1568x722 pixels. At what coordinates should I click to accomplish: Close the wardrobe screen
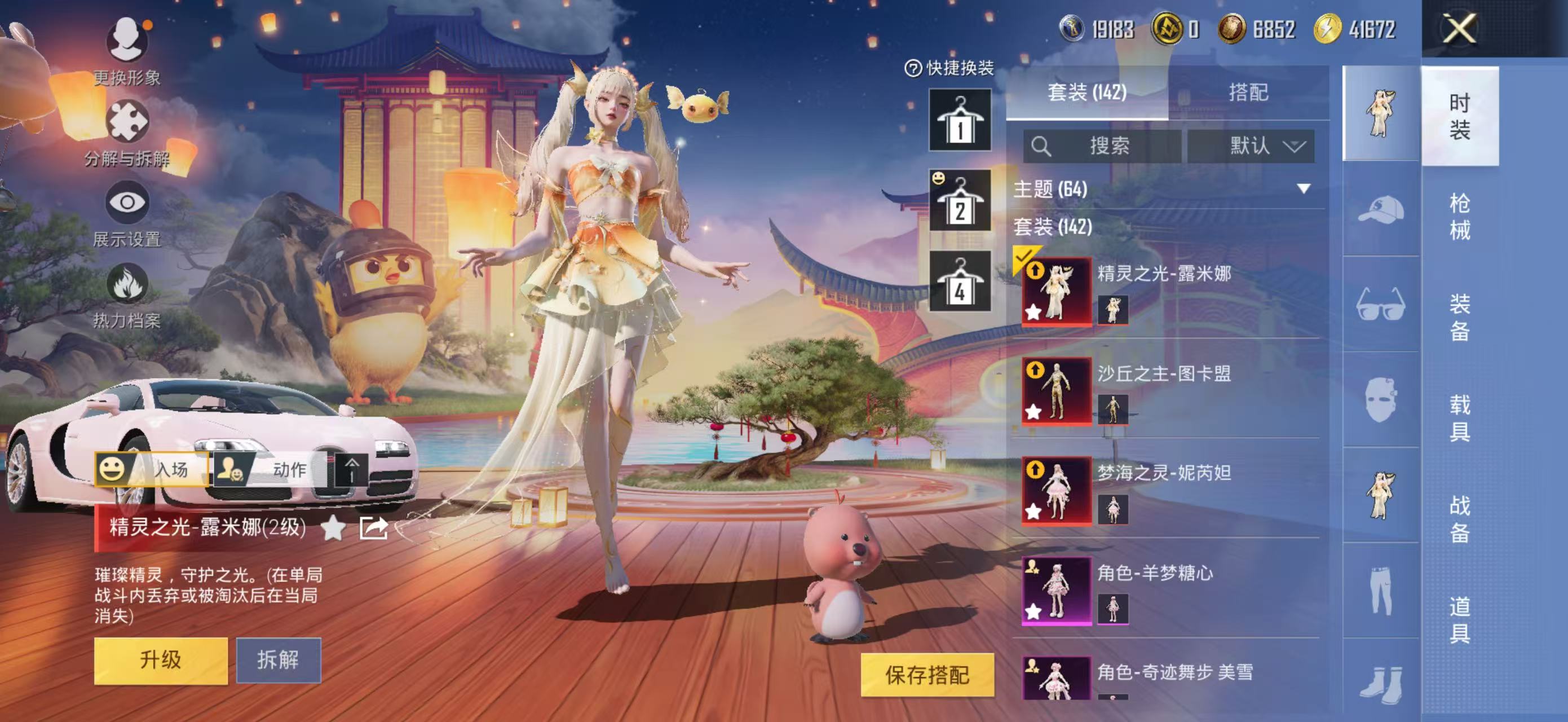[1459, 29]
